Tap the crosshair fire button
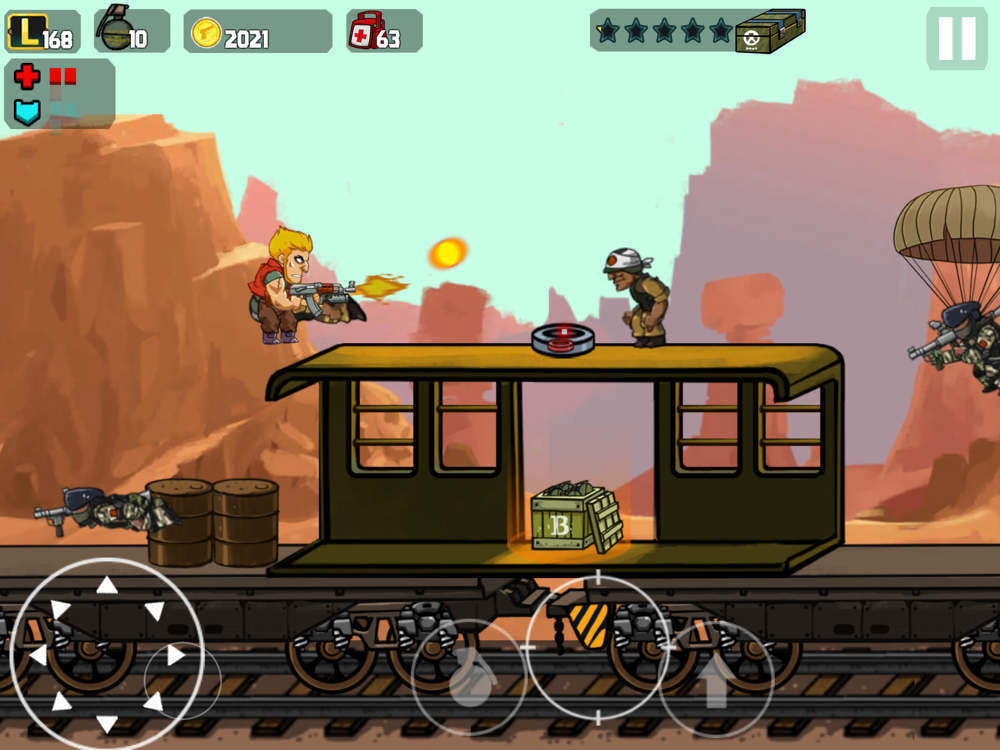Image resolution: width=1000 pixels, height=750 pixels. 598,646
